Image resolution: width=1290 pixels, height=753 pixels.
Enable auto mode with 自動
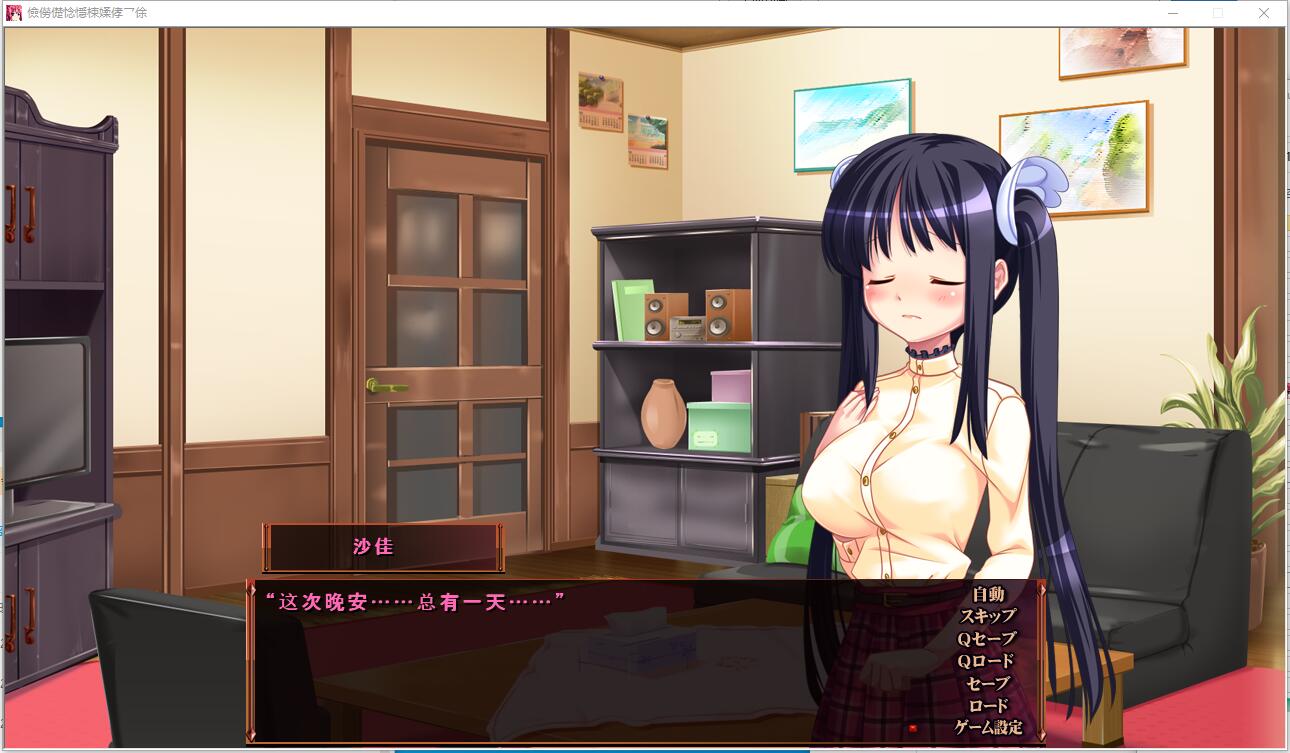coord(987,594)
